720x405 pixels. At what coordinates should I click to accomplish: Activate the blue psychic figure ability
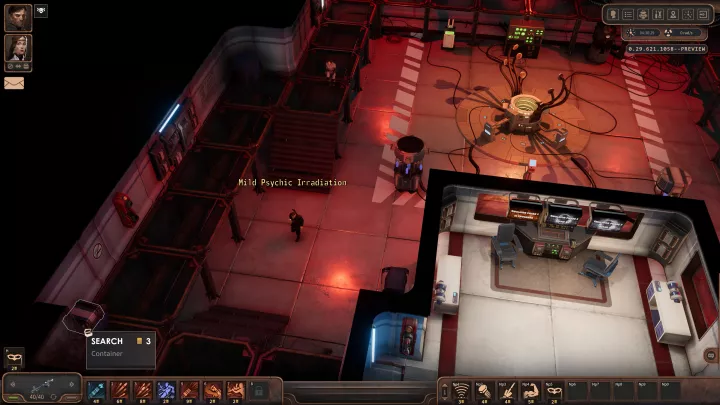(x=166, y=389)
